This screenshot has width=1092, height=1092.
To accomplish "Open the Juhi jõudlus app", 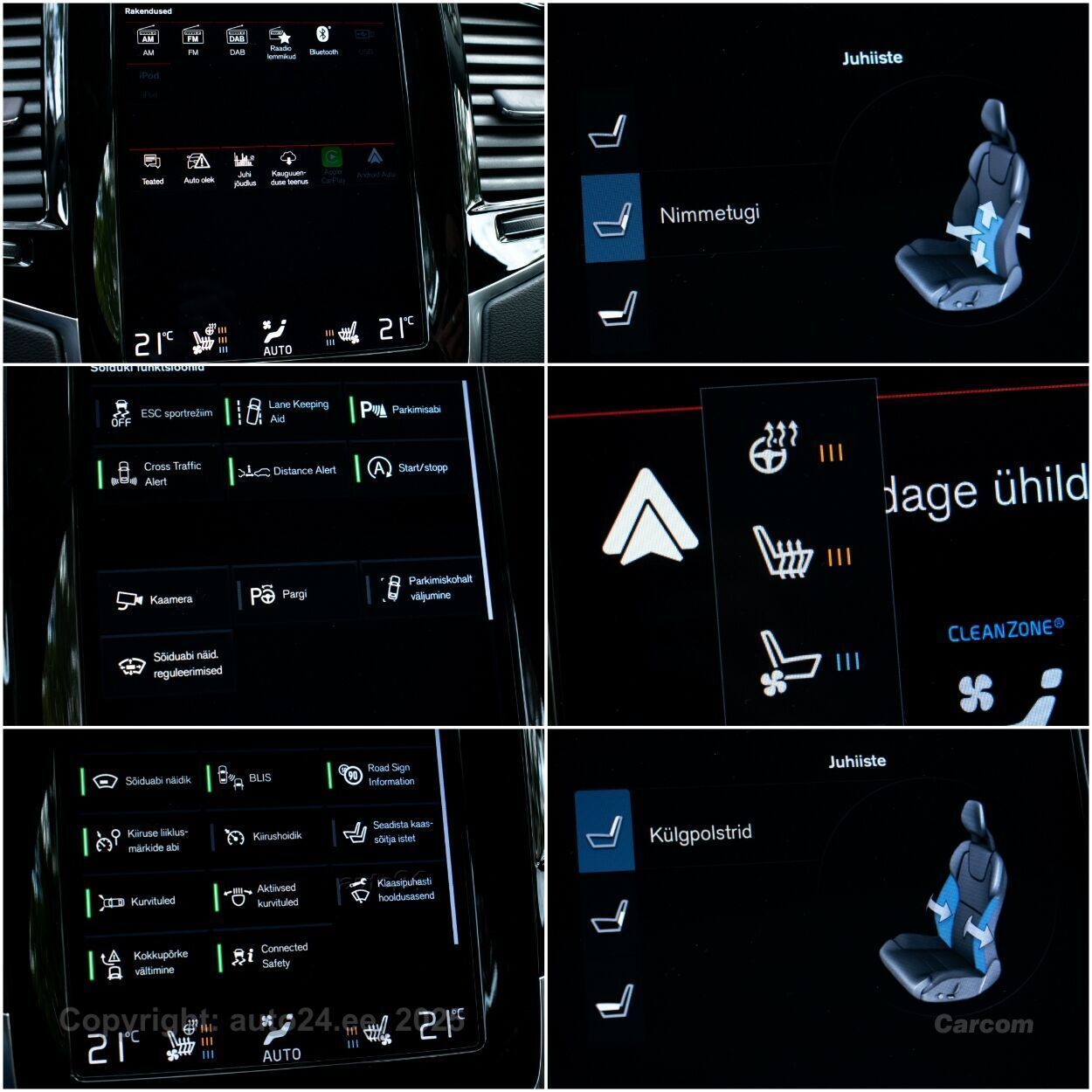I will (x=244, y=169).
